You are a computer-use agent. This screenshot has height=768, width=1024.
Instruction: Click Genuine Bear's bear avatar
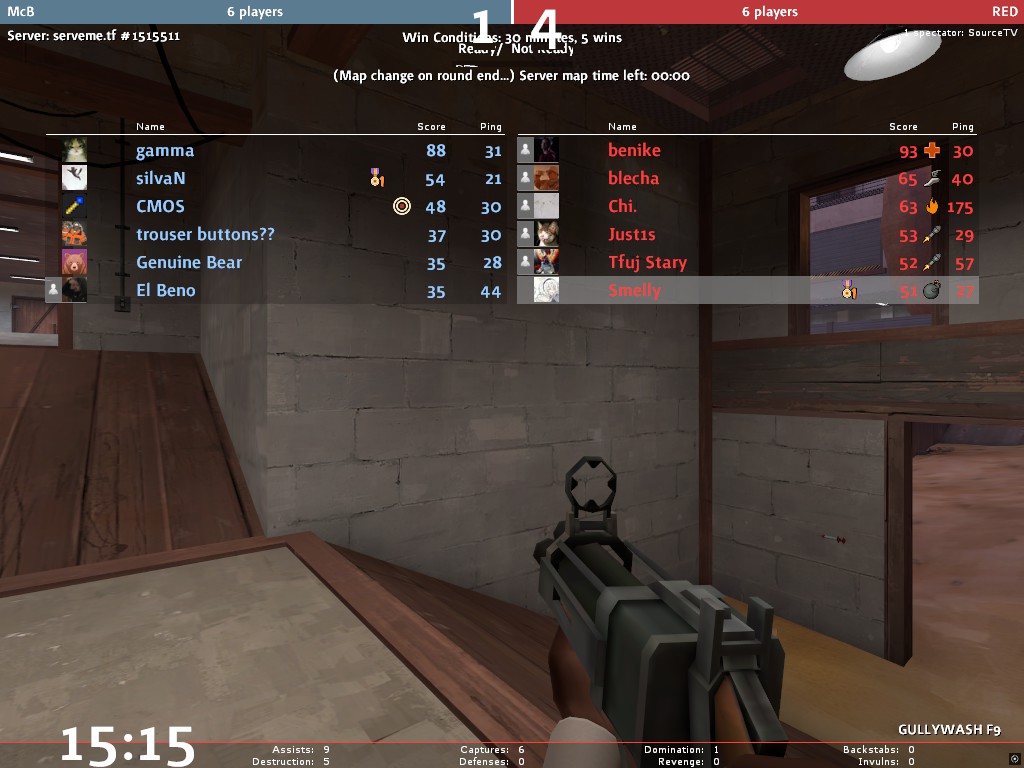[x=74, y=263]
